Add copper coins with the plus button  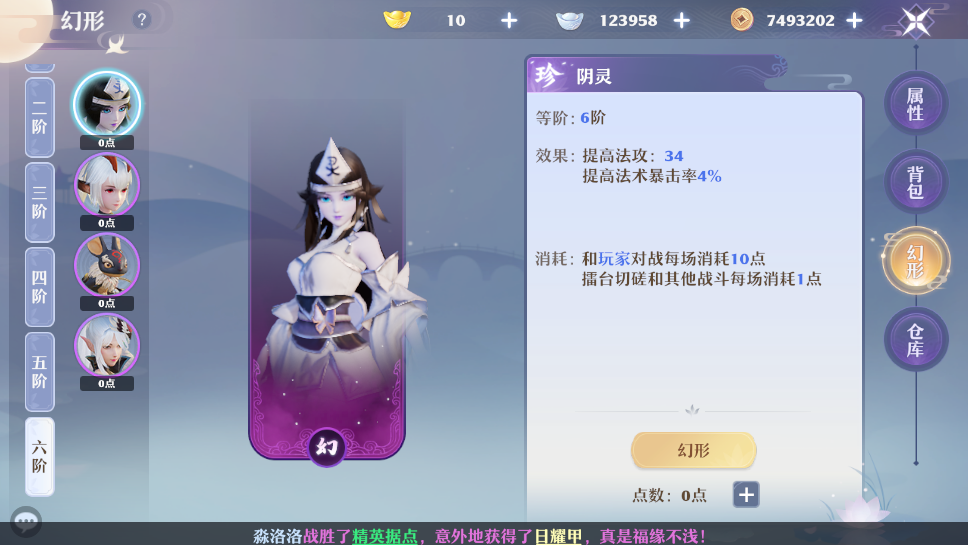[x=854, y=20]
